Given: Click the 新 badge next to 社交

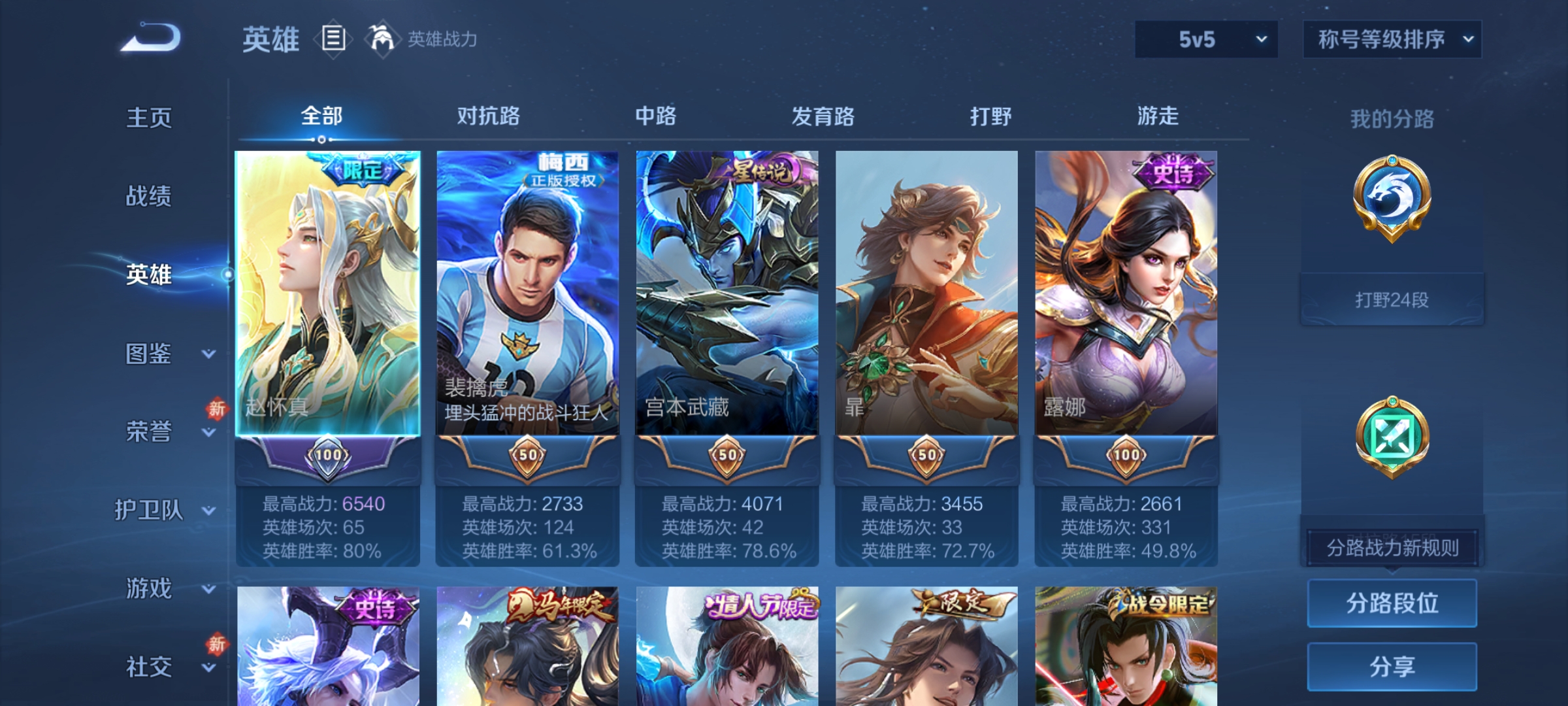Looking at the screenshot, I should [218, 644].
